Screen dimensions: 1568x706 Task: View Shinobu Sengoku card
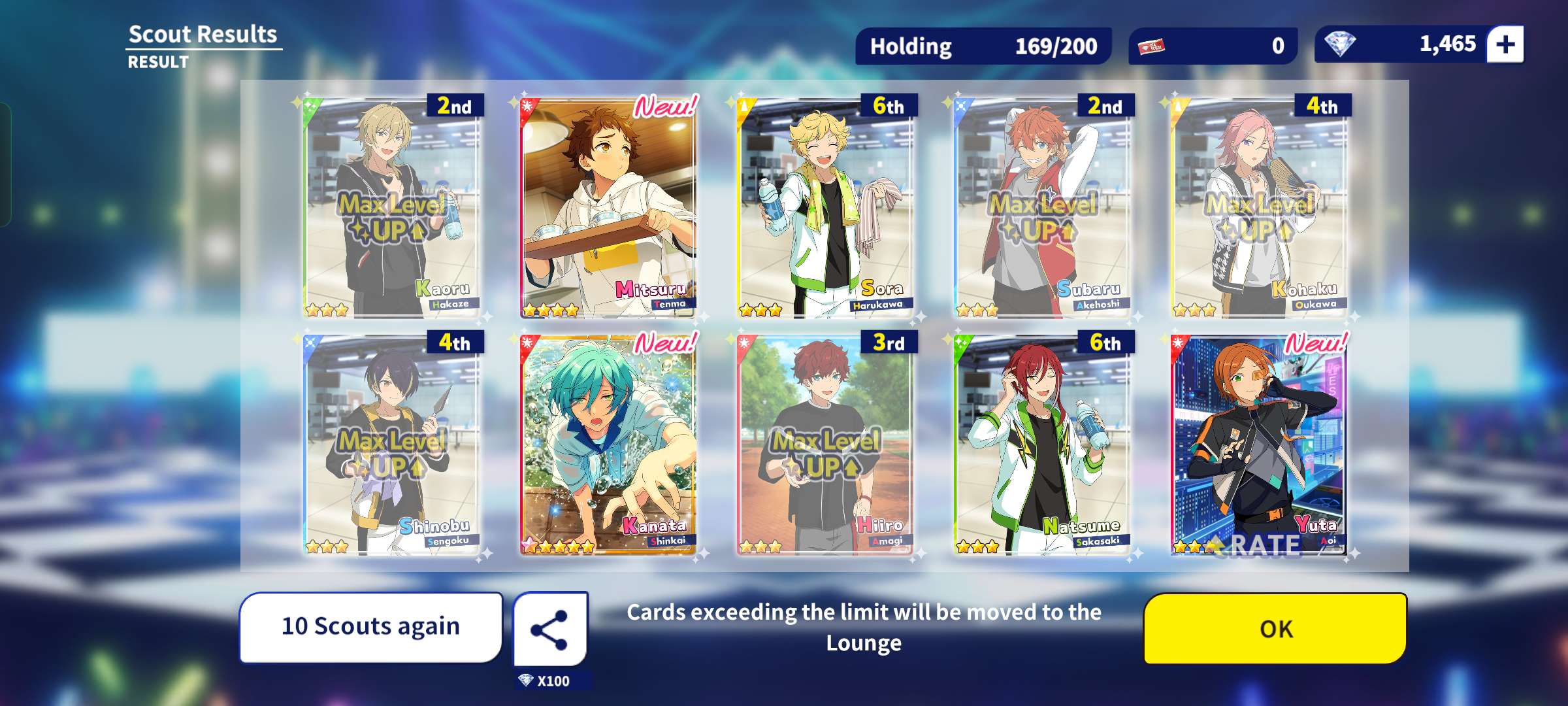pyautogui.click(x=392, y=445)
